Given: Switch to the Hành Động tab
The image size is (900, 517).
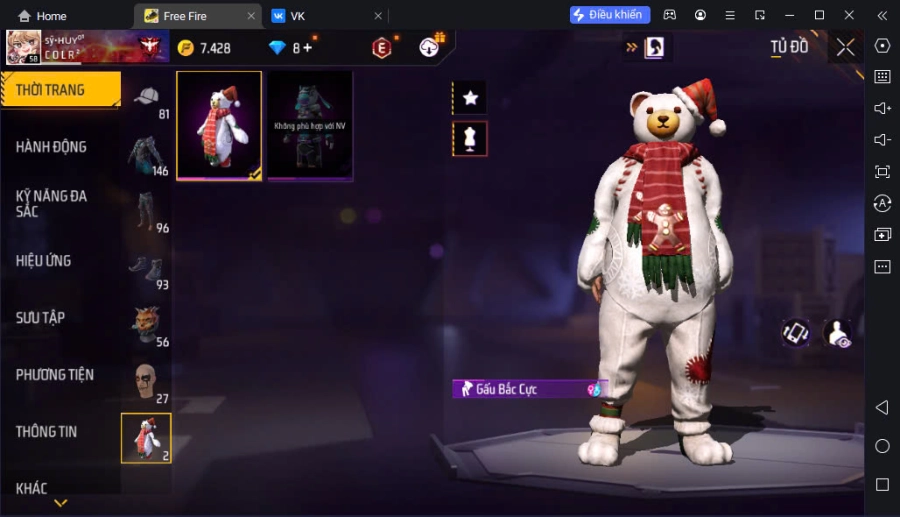Looking at the screenshot, I should (51, 147).
